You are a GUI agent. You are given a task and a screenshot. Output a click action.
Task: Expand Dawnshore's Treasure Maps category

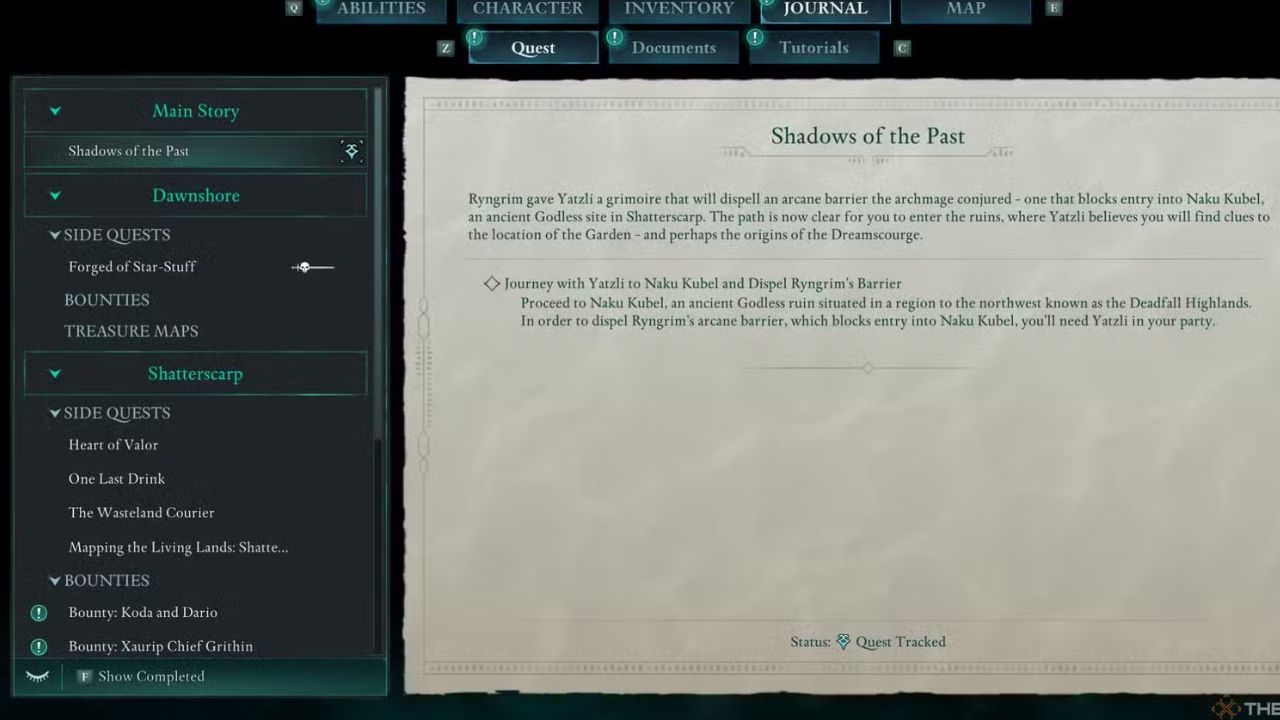(131, 331)
